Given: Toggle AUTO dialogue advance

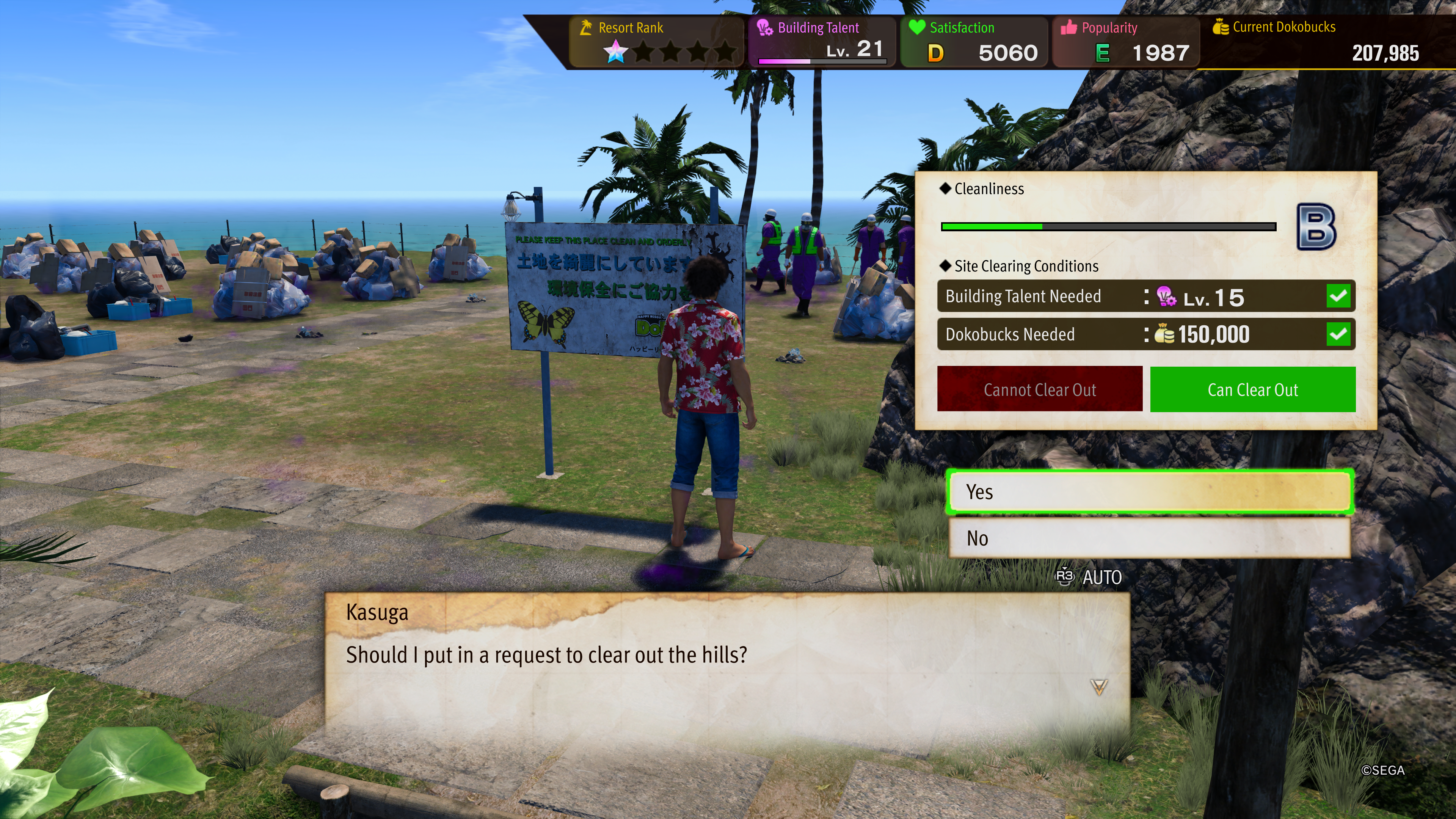Looking at the screenshot, I should (x=1089, y=577).
